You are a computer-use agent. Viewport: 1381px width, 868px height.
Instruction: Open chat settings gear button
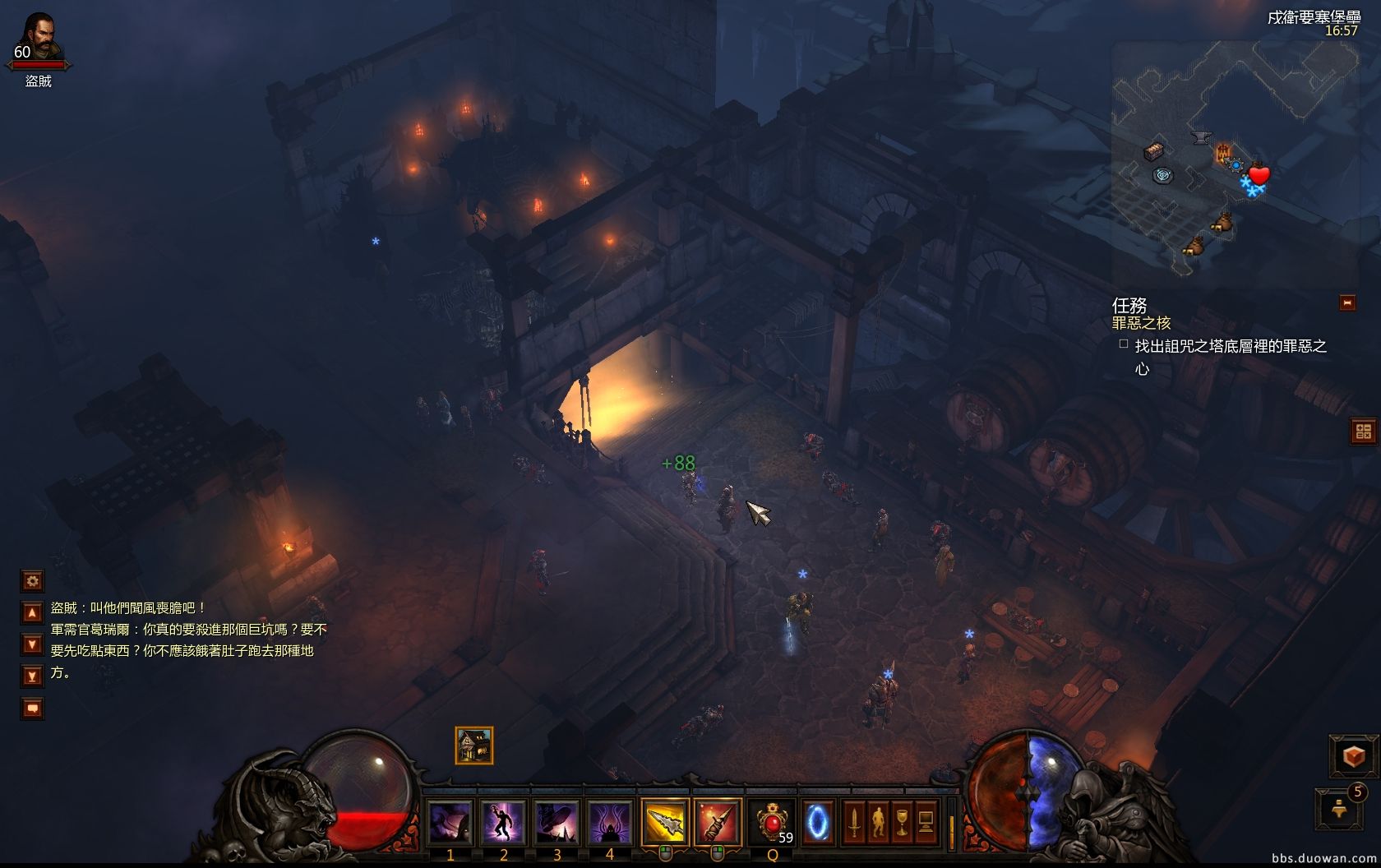coord(32,581)
